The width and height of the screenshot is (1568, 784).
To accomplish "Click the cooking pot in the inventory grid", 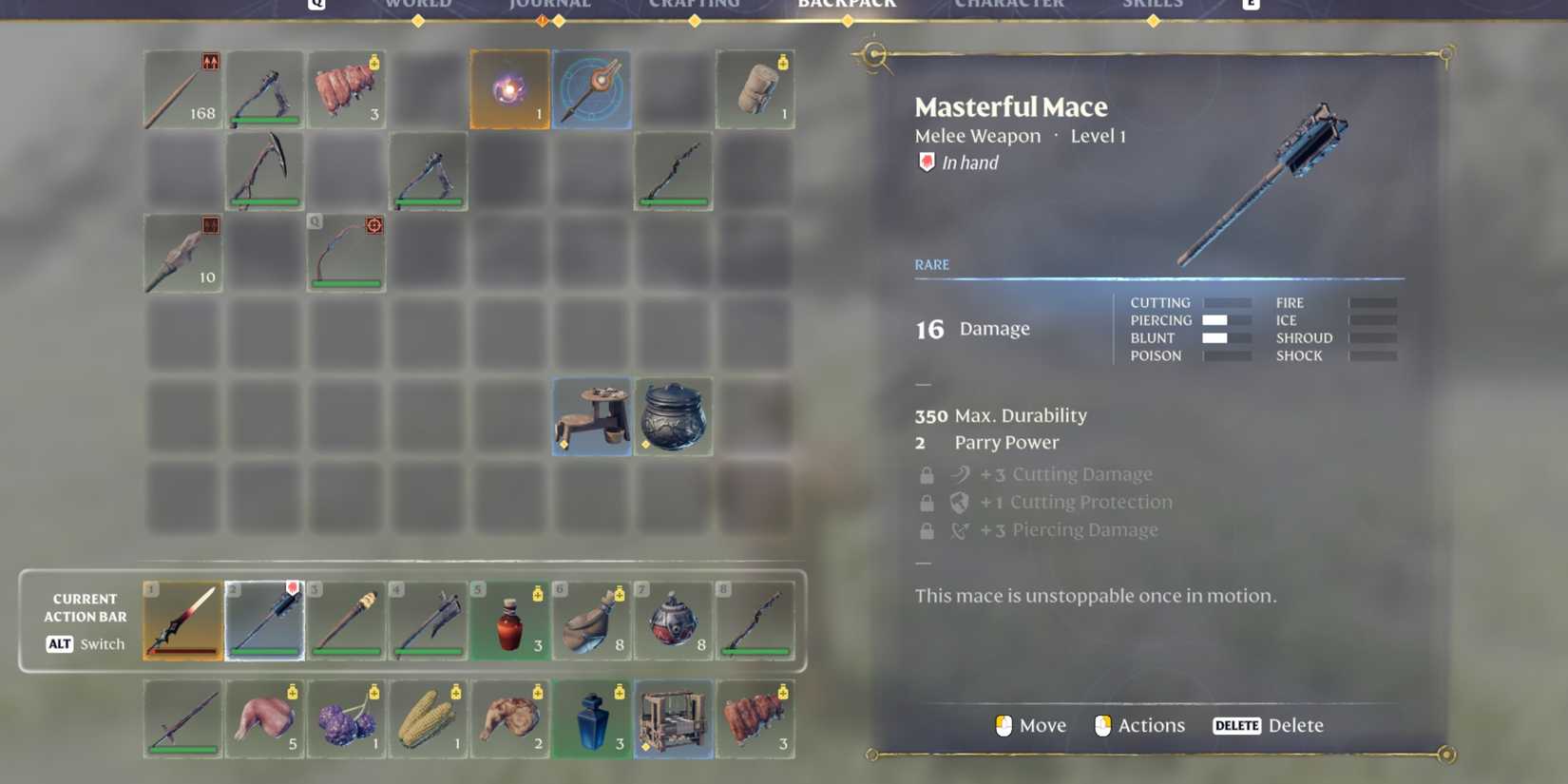I will pos(673,415).
